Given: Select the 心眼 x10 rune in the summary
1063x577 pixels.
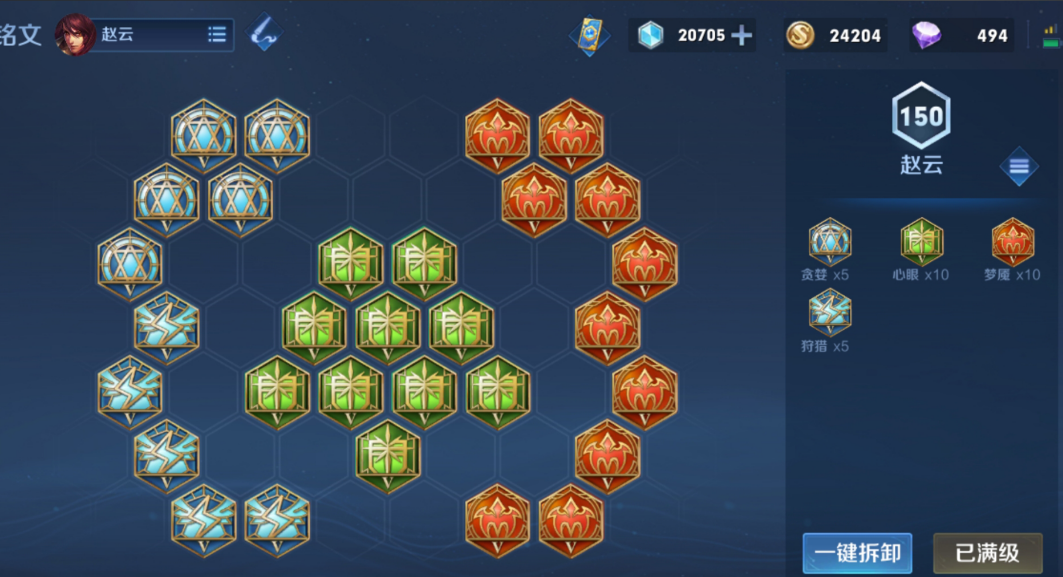Looking at the screenshot, I should pyautogui.click(x=921, y=242).
